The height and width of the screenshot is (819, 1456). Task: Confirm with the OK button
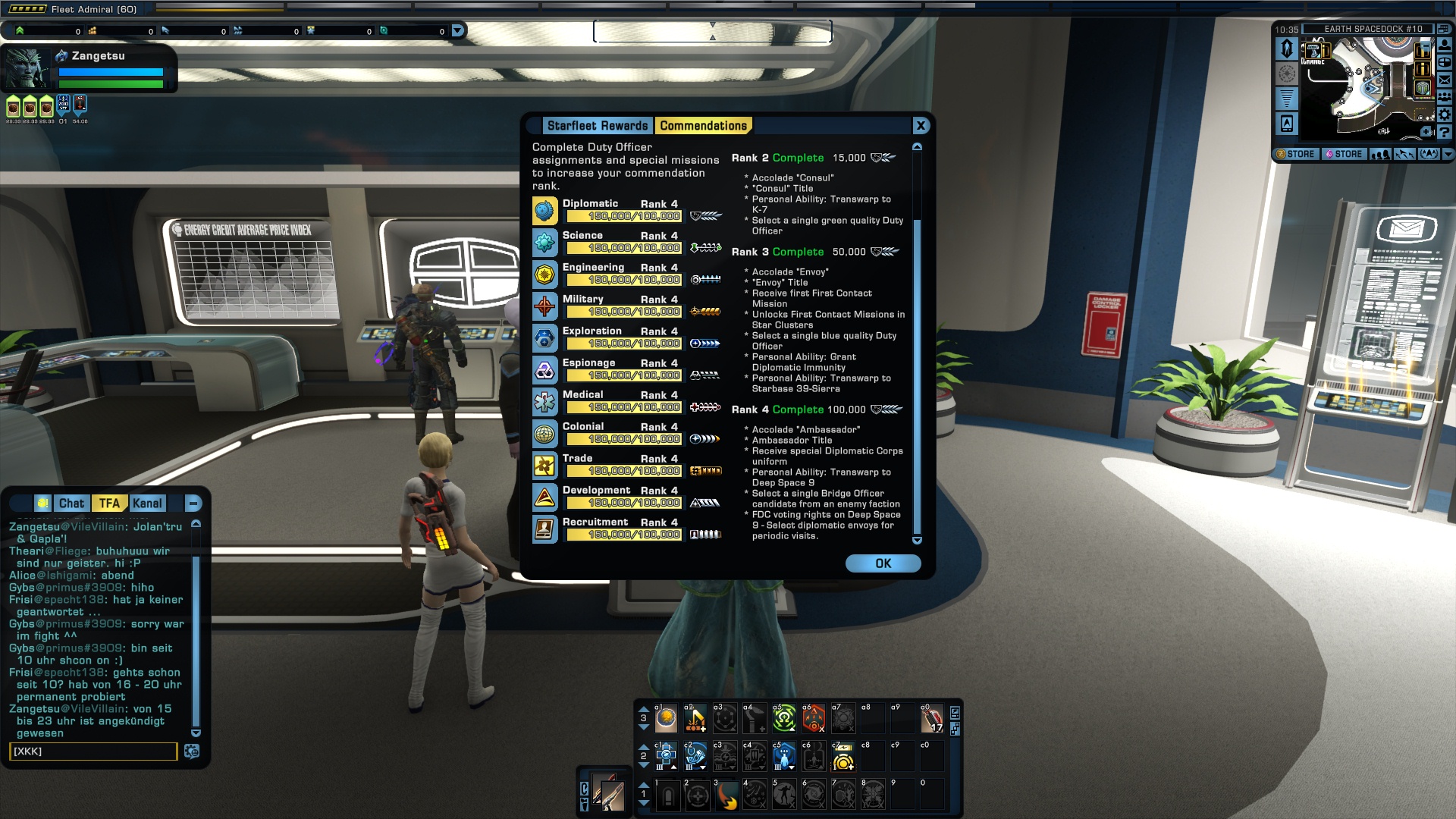click(883, 563)
